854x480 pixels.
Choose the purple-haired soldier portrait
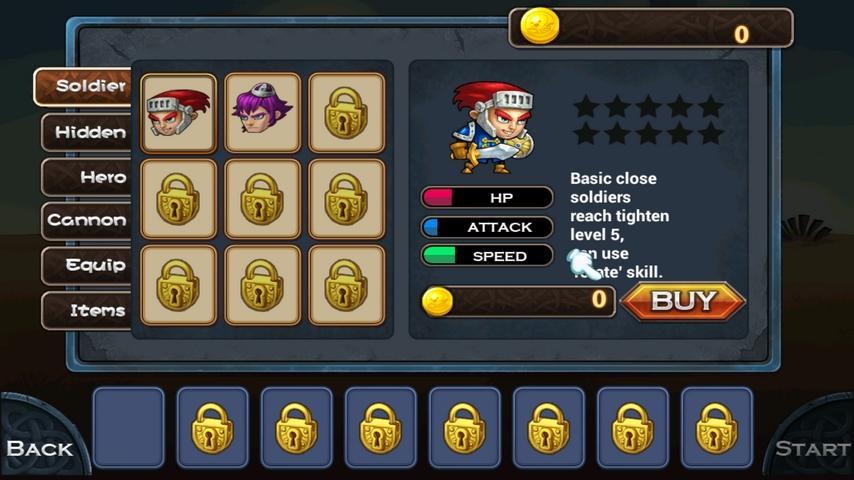point(262,112)
